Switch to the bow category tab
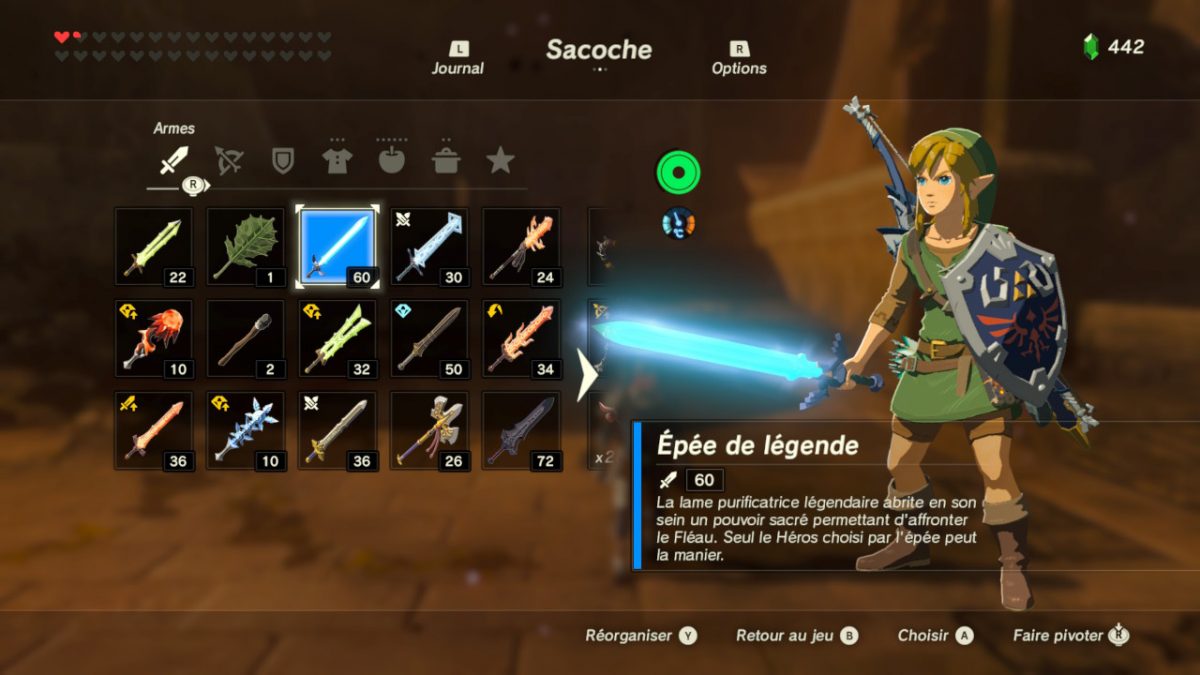The height and width of the screenshot is (675, 1200). [229, 160]
